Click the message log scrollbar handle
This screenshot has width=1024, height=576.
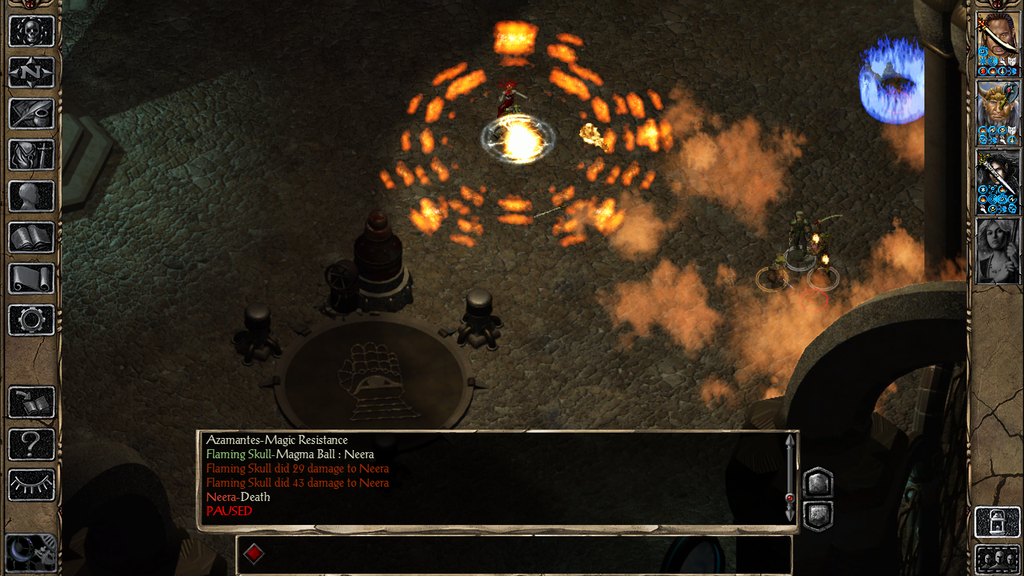tap(790, 497)
